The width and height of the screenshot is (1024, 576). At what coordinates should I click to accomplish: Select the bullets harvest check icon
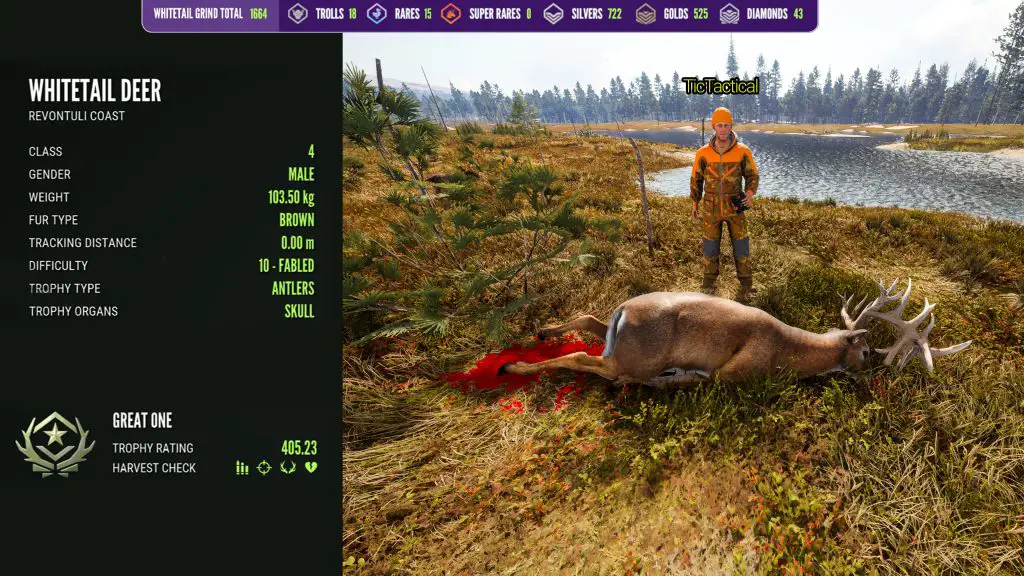pos(242,468)
